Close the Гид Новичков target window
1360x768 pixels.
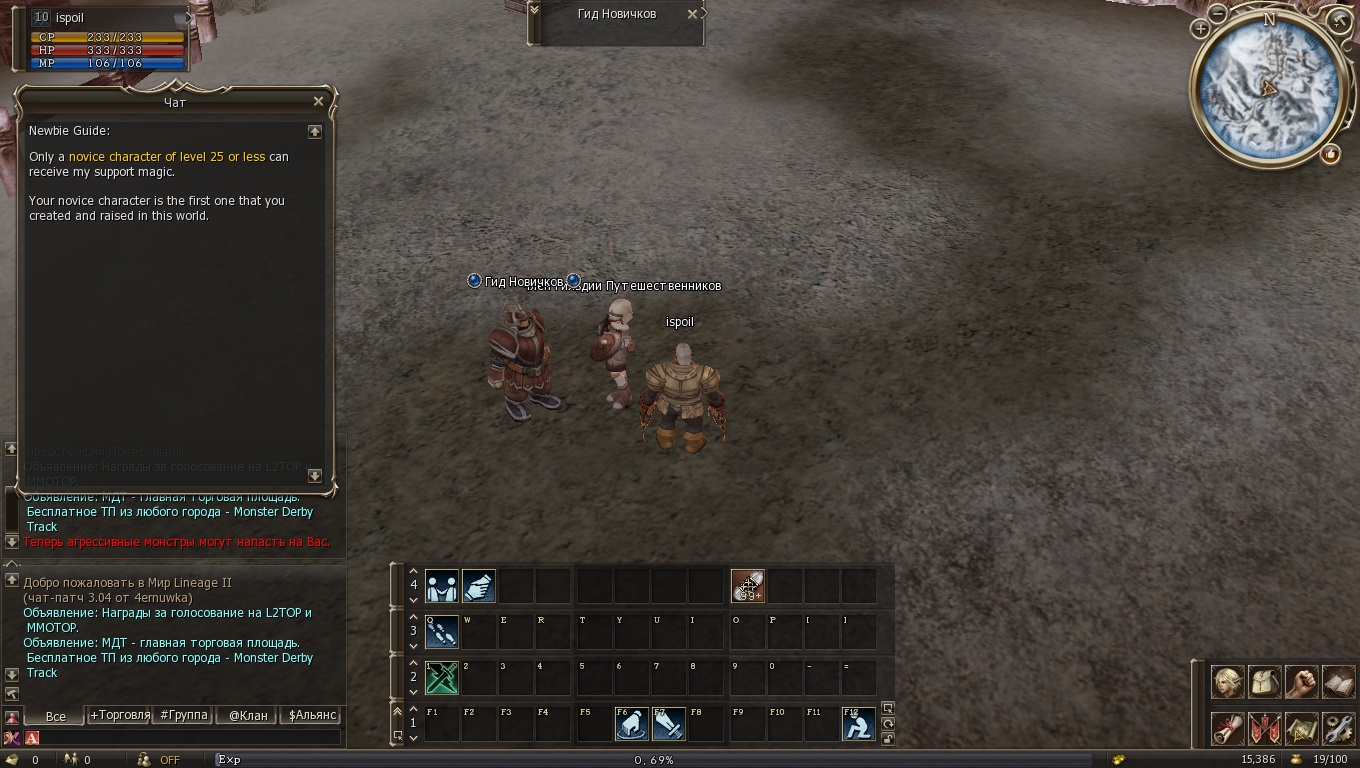[x=692, y=14]
